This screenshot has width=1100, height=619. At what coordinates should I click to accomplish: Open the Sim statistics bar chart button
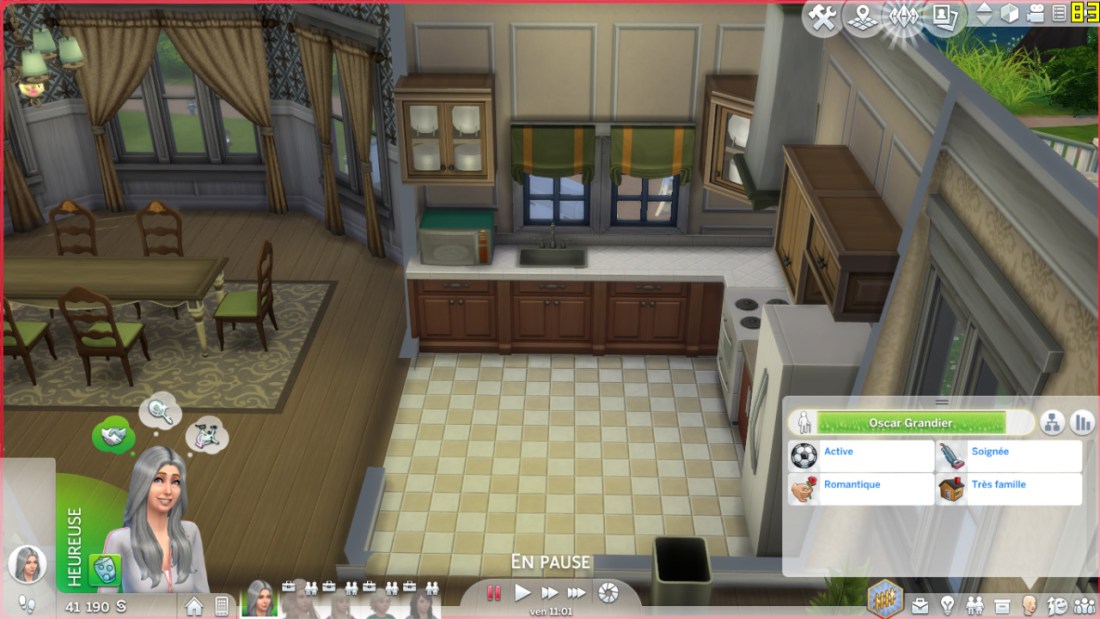pyautogui.click(x=1082, y=422)
